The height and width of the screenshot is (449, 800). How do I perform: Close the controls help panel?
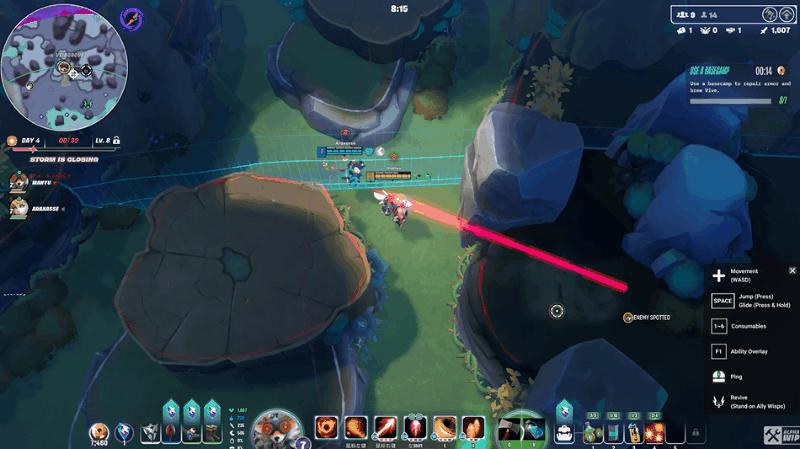[x=792, y=271]
